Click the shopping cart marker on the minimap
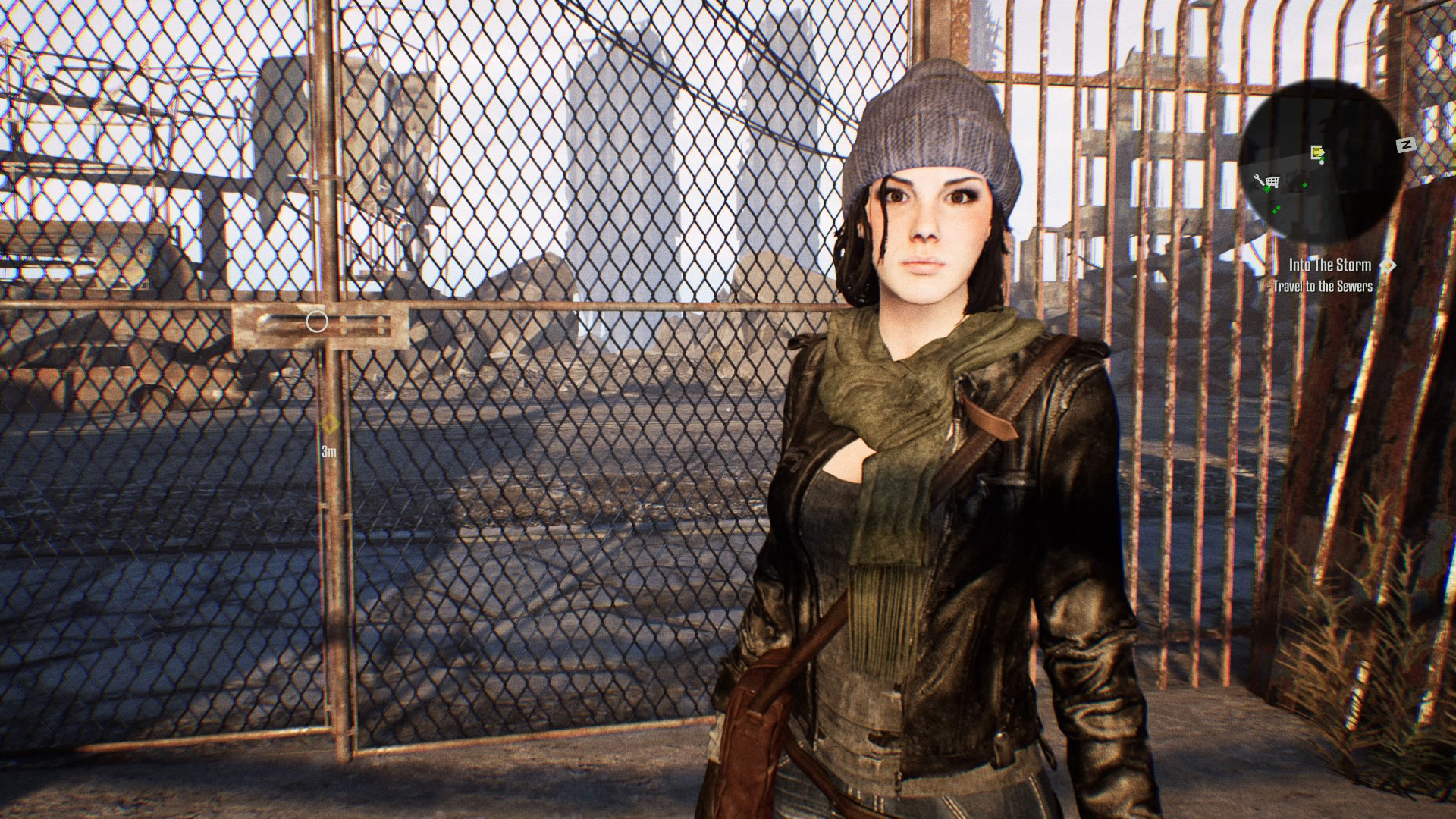 pos(1272,181)
